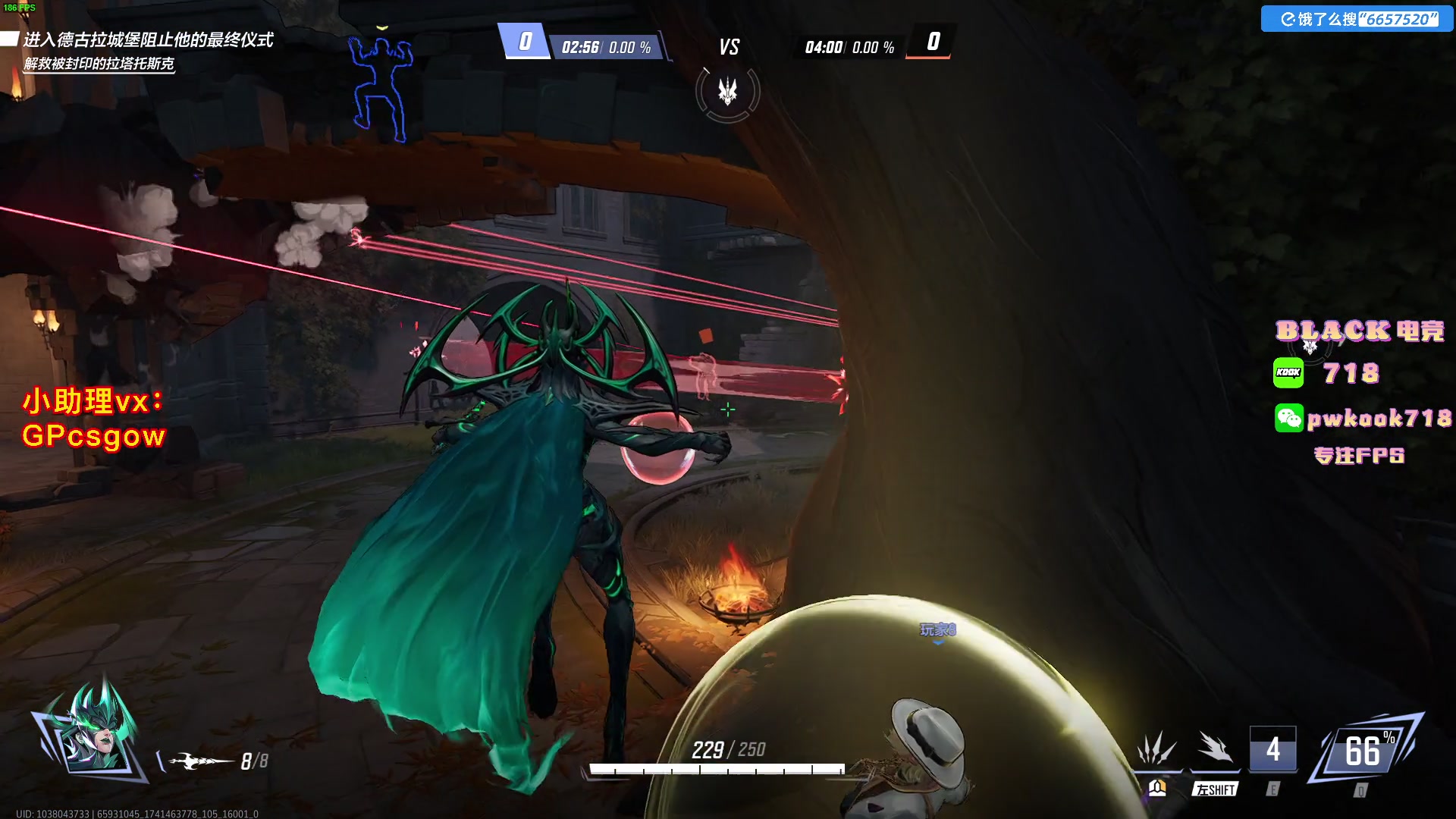Click the objective tracker text
This screenshot has width=1456, height=819.
147,40
